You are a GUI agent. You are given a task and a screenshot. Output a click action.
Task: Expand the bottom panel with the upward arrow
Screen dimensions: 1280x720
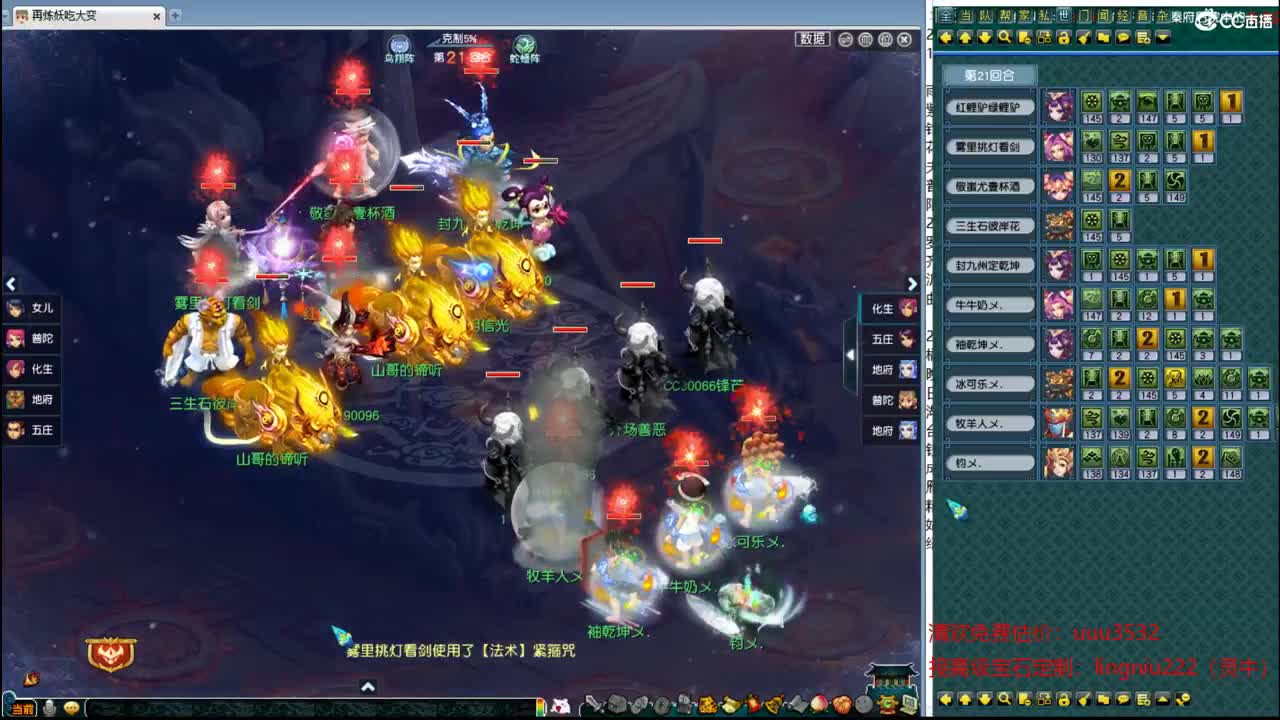point(368,688)
